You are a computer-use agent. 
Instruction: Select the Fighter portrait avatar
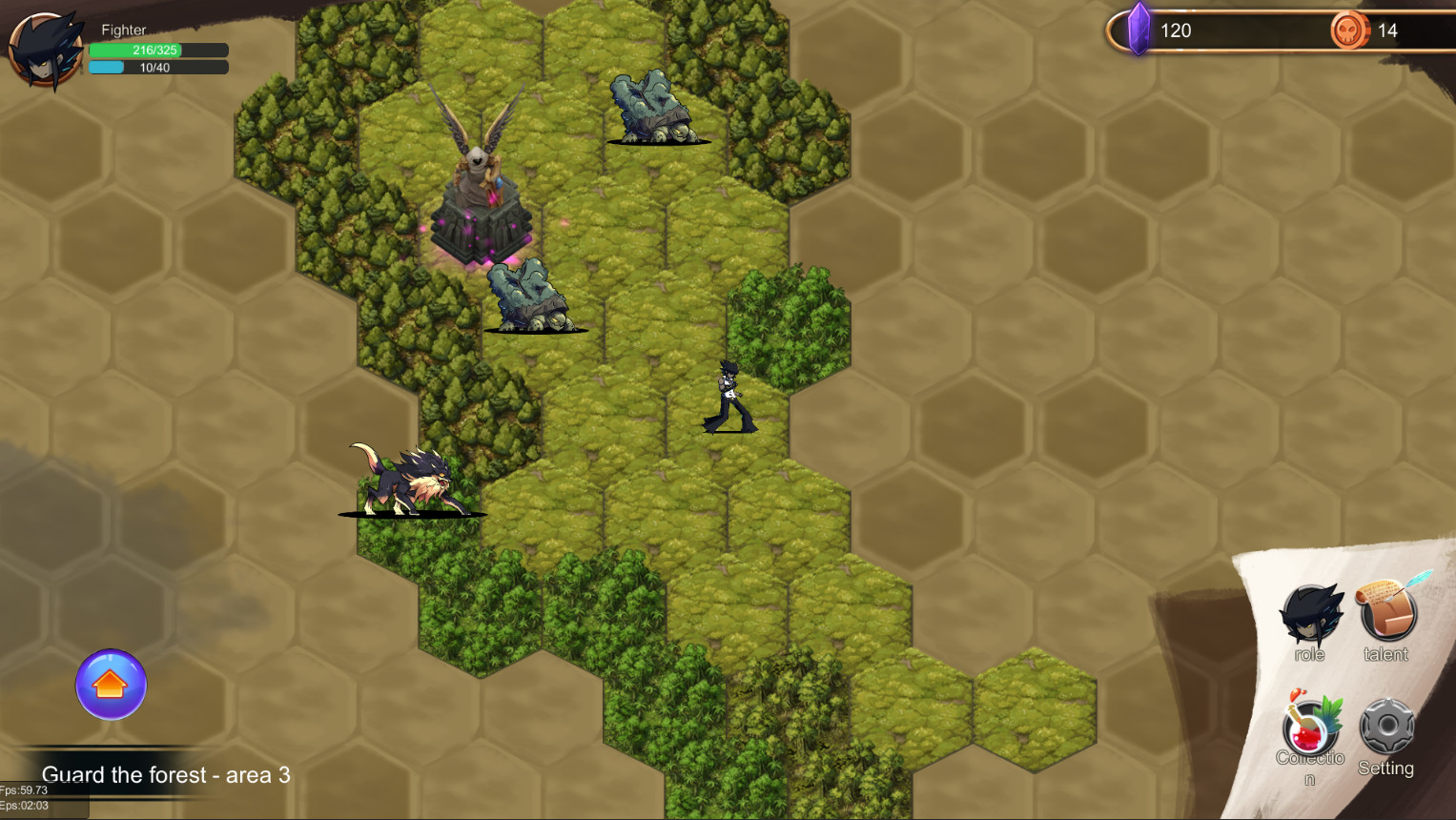click(46, 50)
